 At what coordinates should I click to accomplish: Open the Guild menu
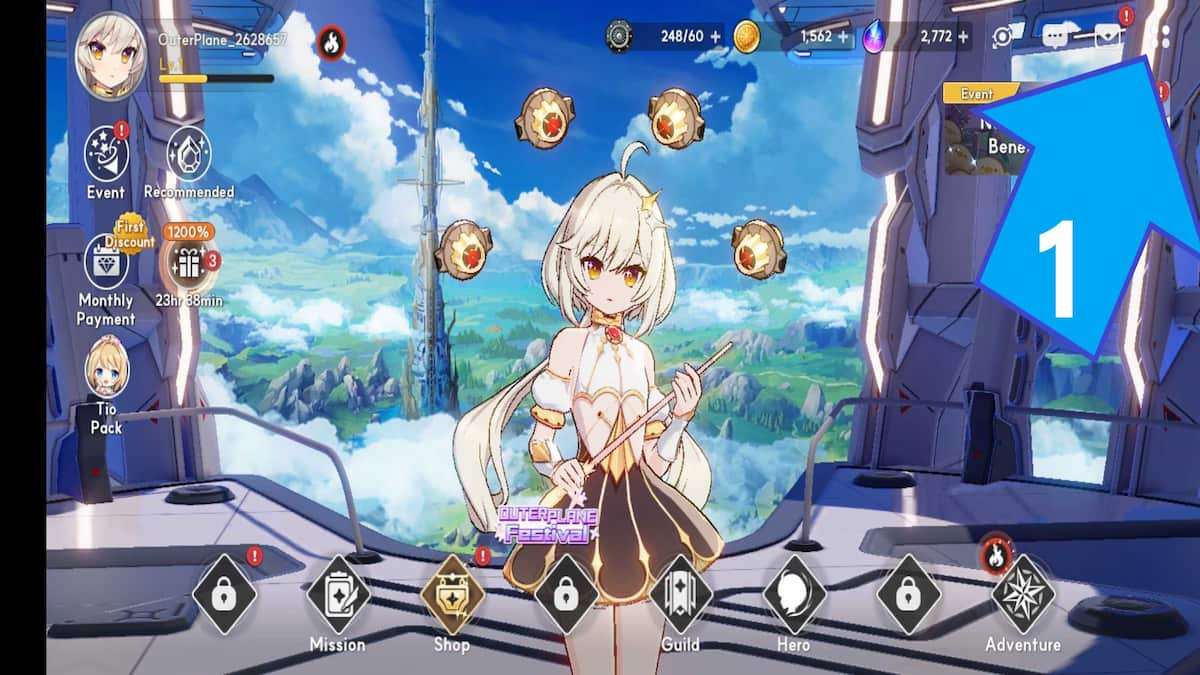[680, 594]
